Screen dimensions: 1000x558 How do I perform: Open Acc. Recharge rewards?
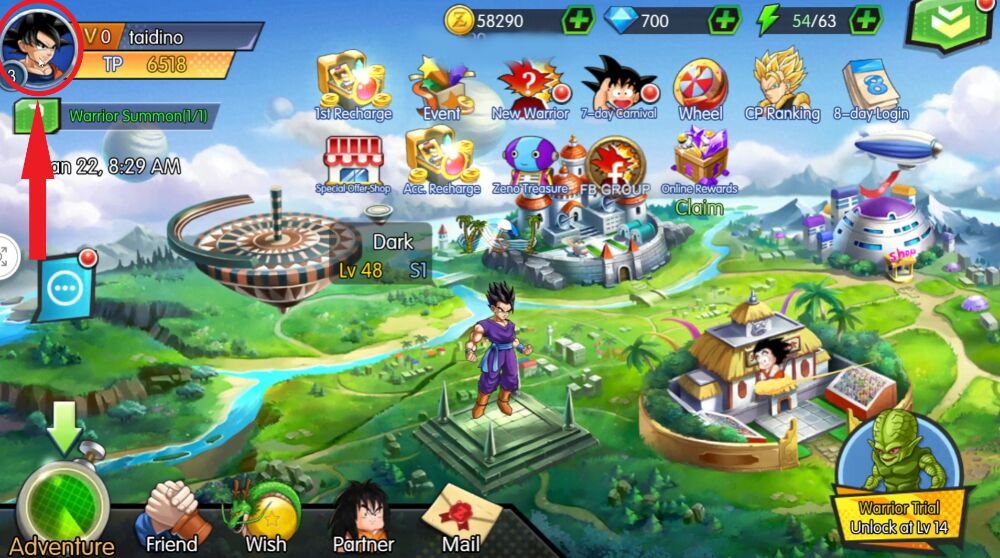pos(441,160)
